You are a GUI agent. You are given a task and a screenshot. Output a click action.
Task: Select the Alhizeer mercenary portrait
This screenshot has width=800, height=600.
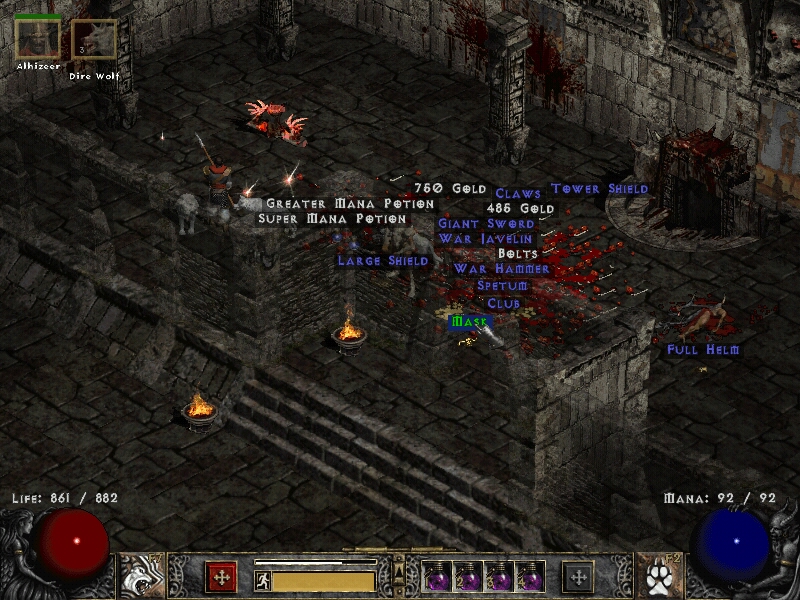coord(38,39)
